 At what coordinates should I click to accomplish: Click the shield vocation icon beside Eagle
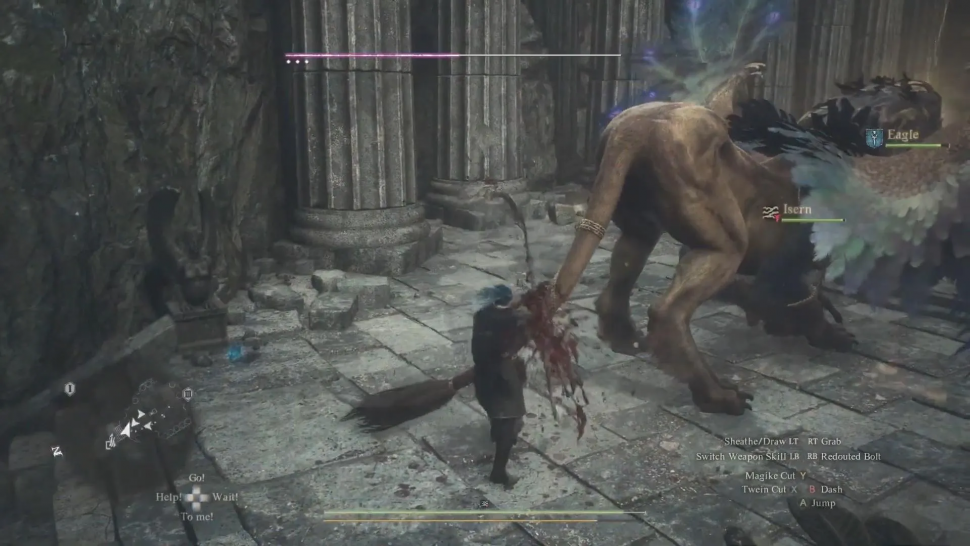click(875, 138)
